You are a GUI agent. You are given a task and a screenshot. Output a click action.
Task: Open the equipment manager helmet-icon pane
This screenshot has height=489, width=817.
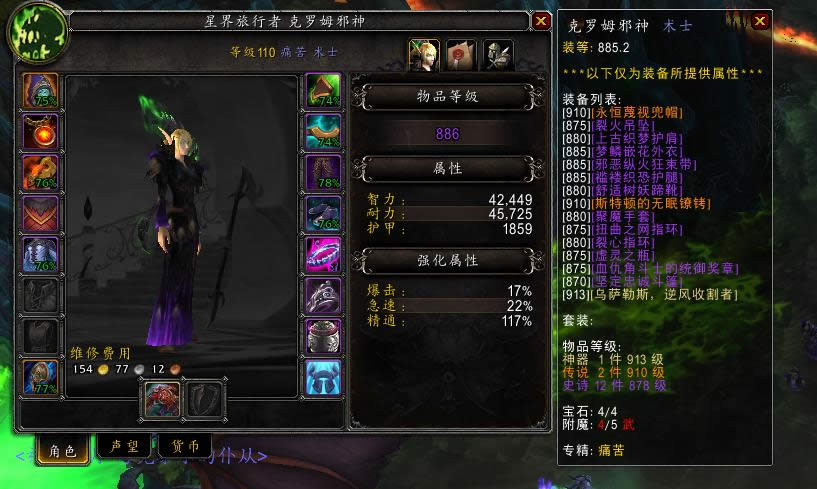[498, 55]
